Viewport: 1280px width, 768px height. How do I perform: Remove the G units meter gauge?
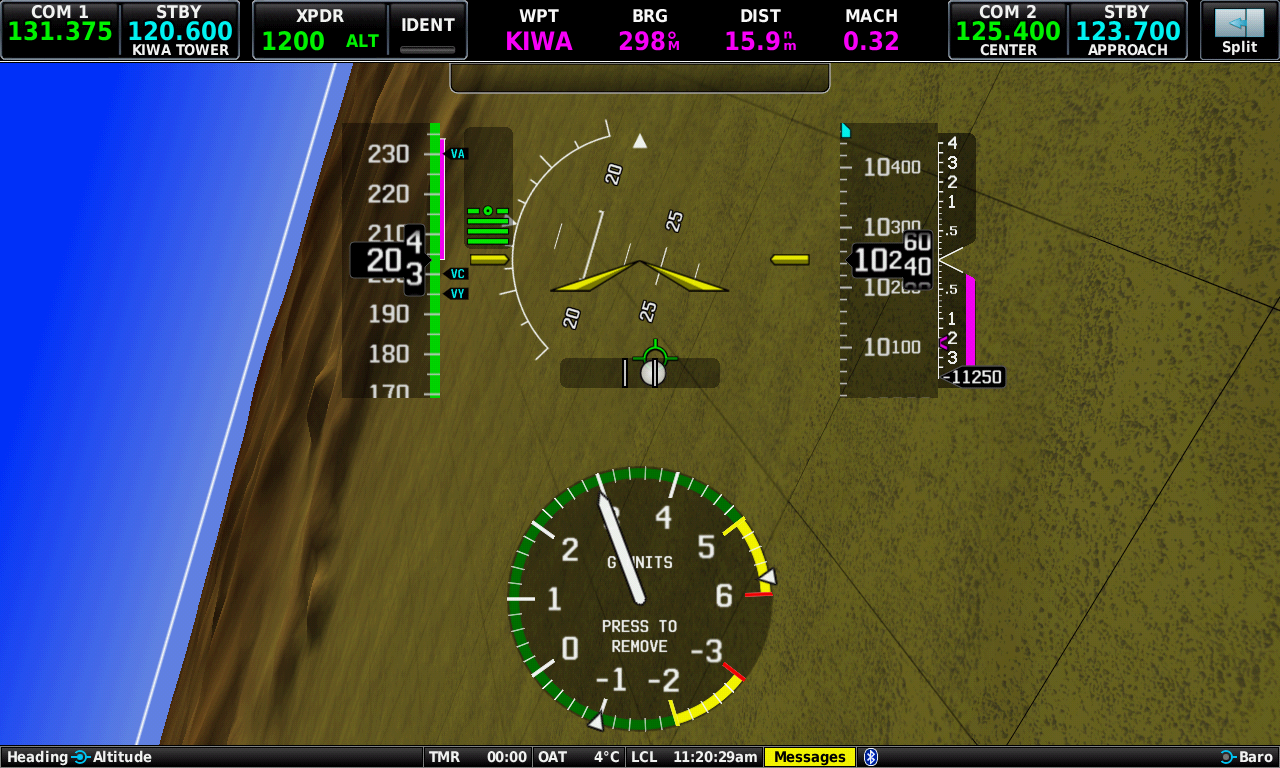[640, 598]
